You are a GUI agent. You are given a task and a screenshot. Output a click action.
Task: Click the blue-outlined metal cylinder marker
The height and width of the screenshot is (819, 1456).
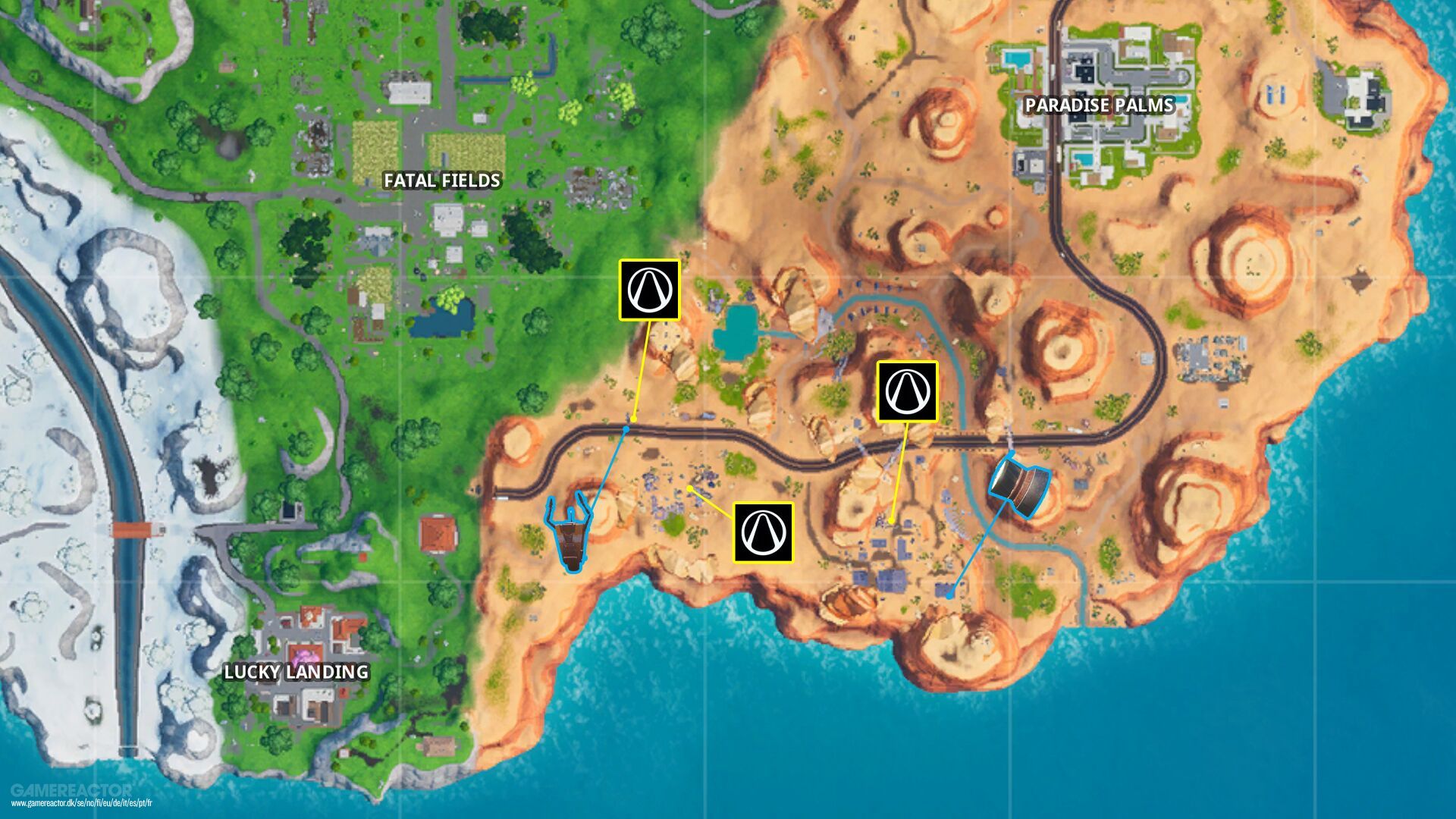tap(1019, 484)
